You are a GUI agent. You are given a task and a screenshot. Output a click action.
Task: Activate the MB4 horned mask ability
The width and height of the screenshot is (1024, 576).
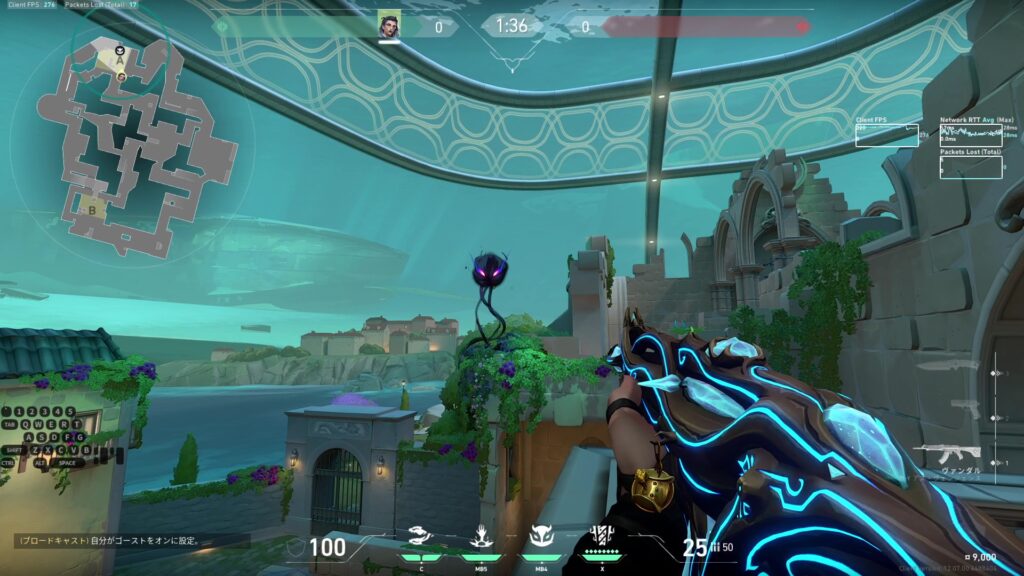coord(541,538)
